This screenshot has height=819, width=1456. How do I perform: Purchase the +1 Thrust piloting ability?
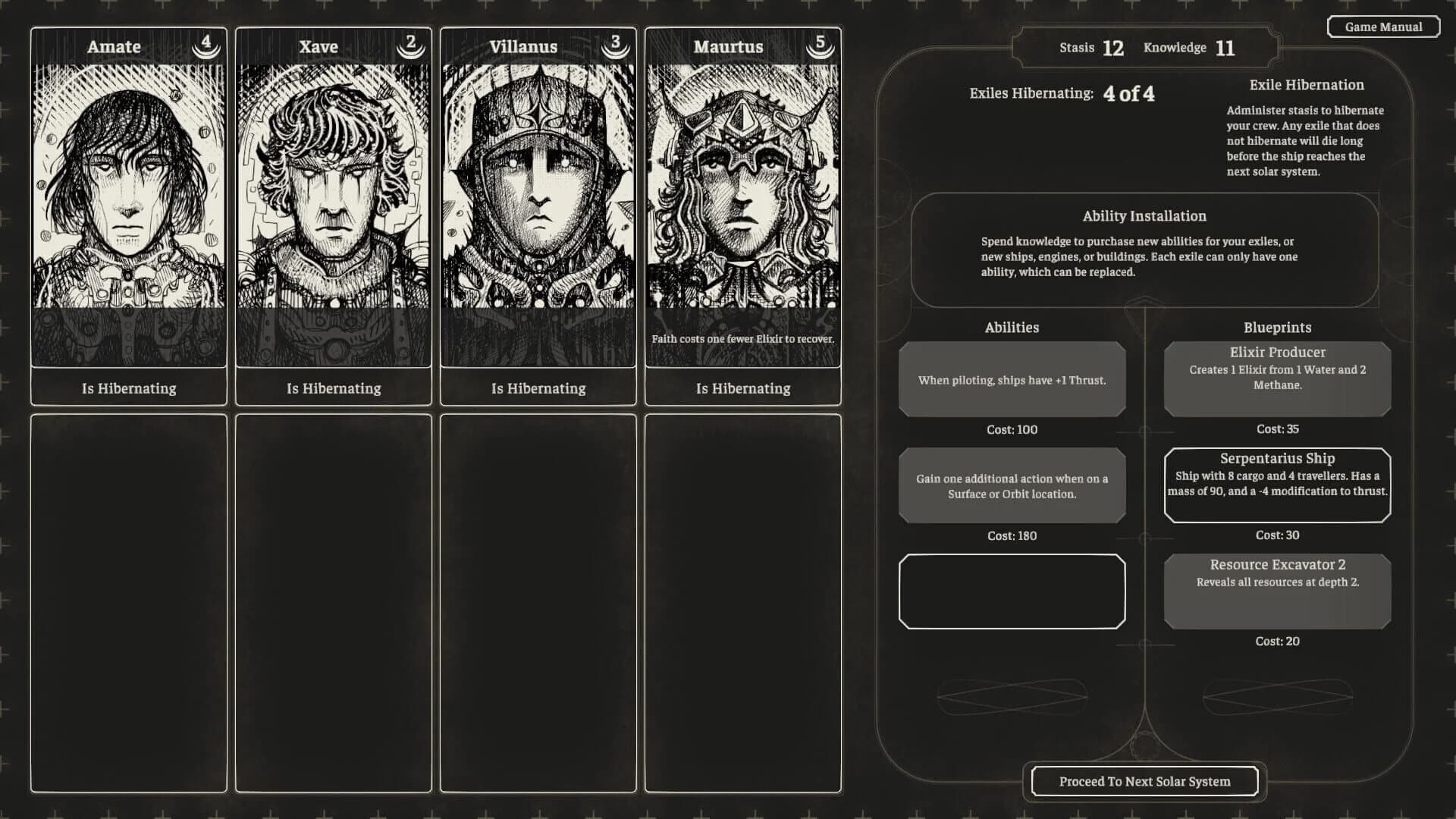point(1012,379)
